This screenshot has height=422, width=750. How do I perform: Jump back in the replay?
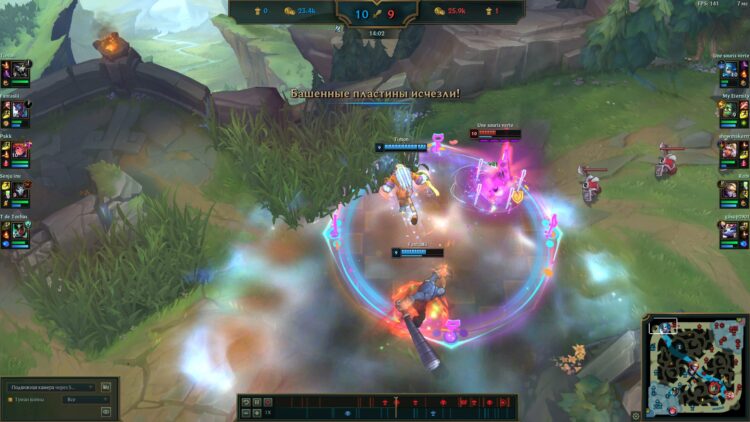(x=243, y=402)
